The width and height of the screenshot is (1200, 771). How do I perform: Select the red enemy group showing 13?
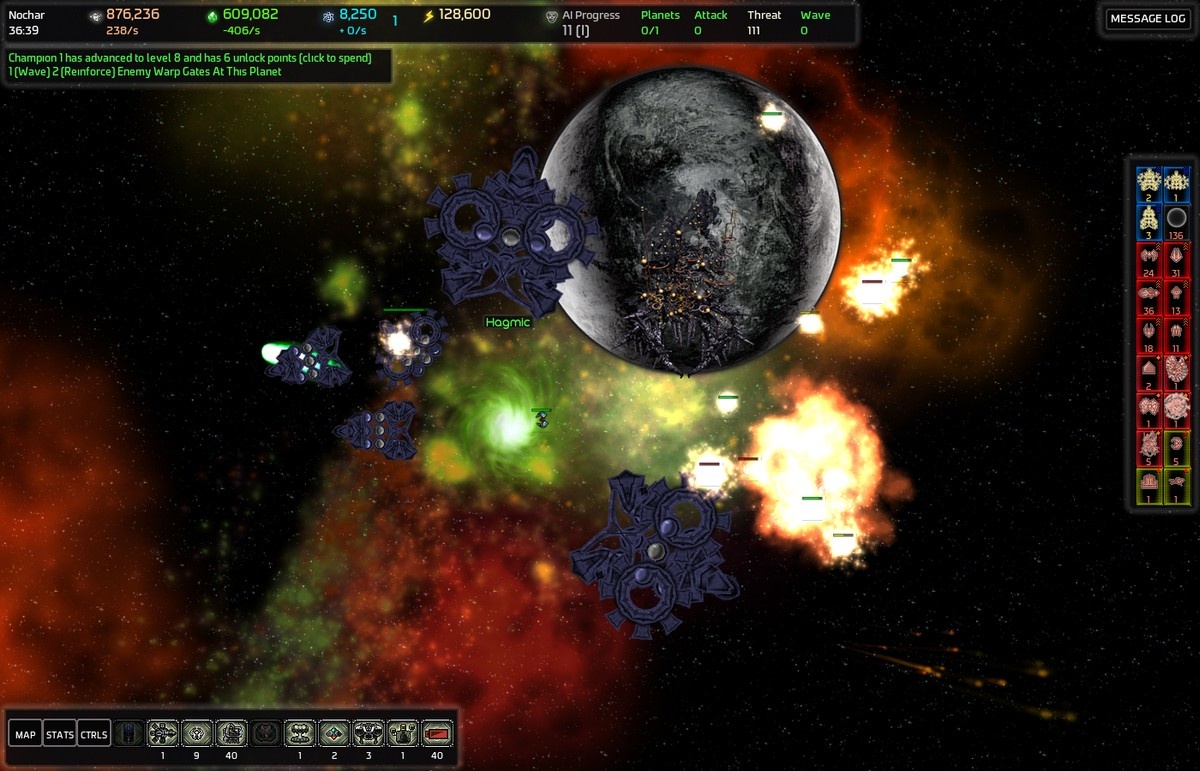tap(1176, 296)
